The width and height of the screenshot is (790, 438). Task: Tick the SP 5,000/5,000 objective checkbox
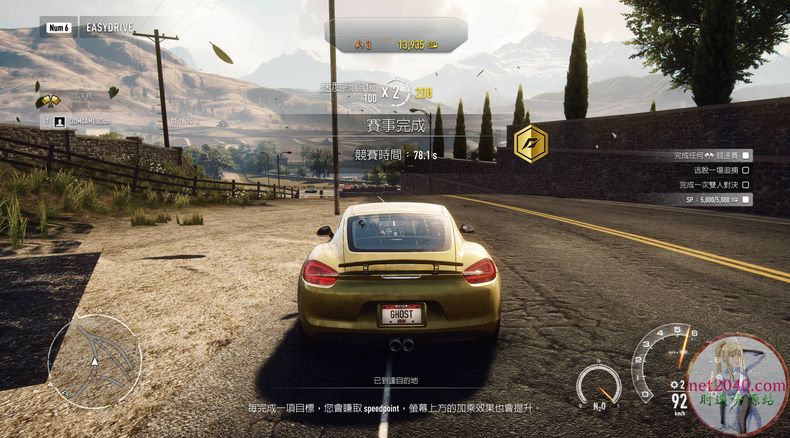pyautogui.click(x=746, y=199)
